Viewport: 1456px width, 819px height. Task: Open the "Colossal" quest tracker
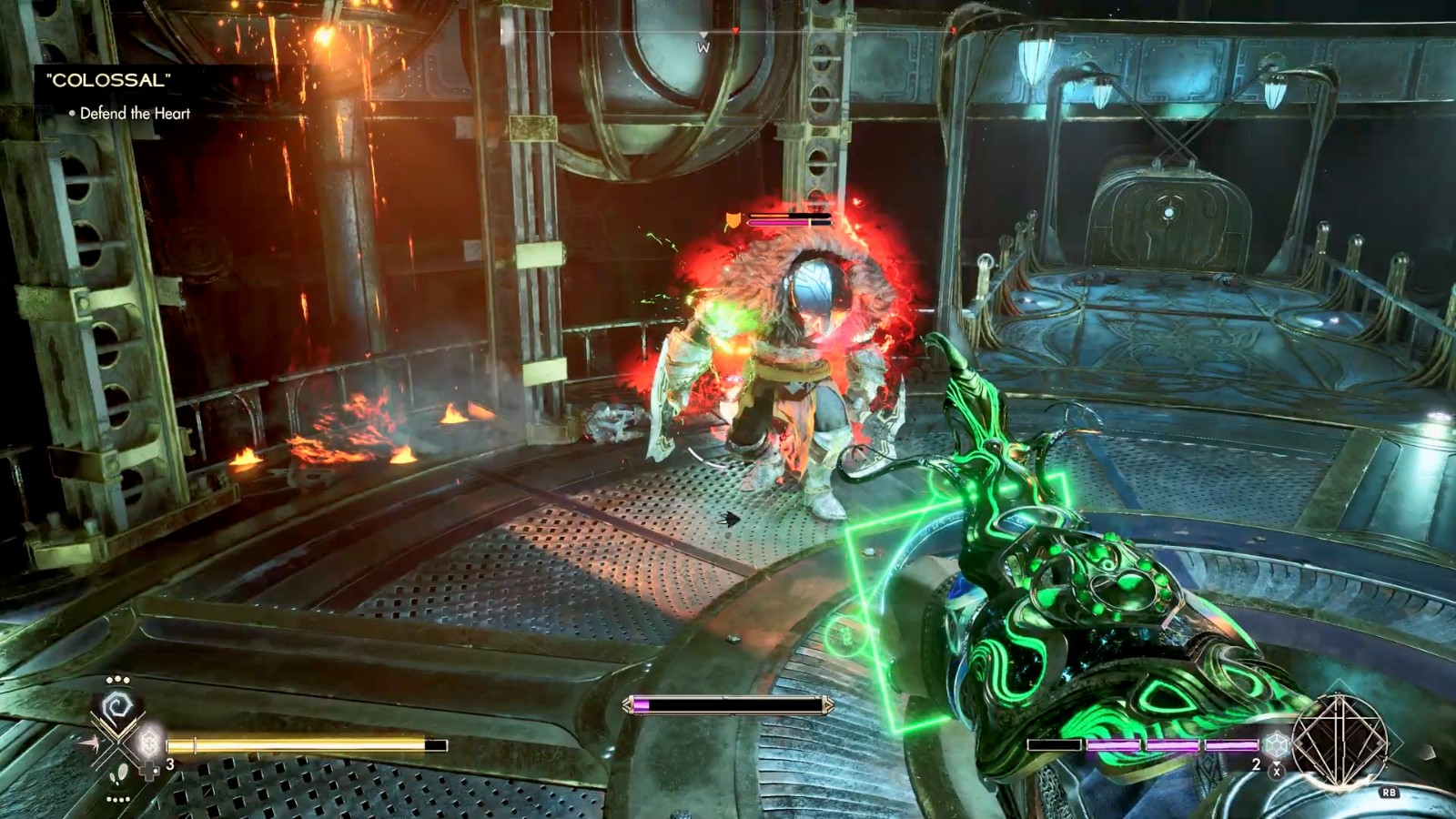pyautogui.click(x=108, y=80)
